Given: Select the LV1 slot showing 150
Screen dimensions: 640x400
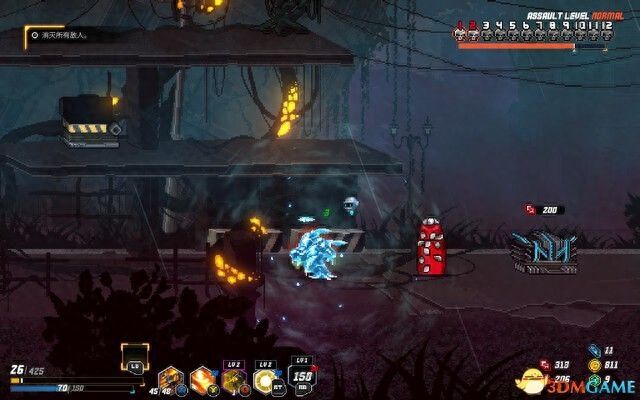Looking at the screenshot, I should pyautogui.click(x=299, y=376).
